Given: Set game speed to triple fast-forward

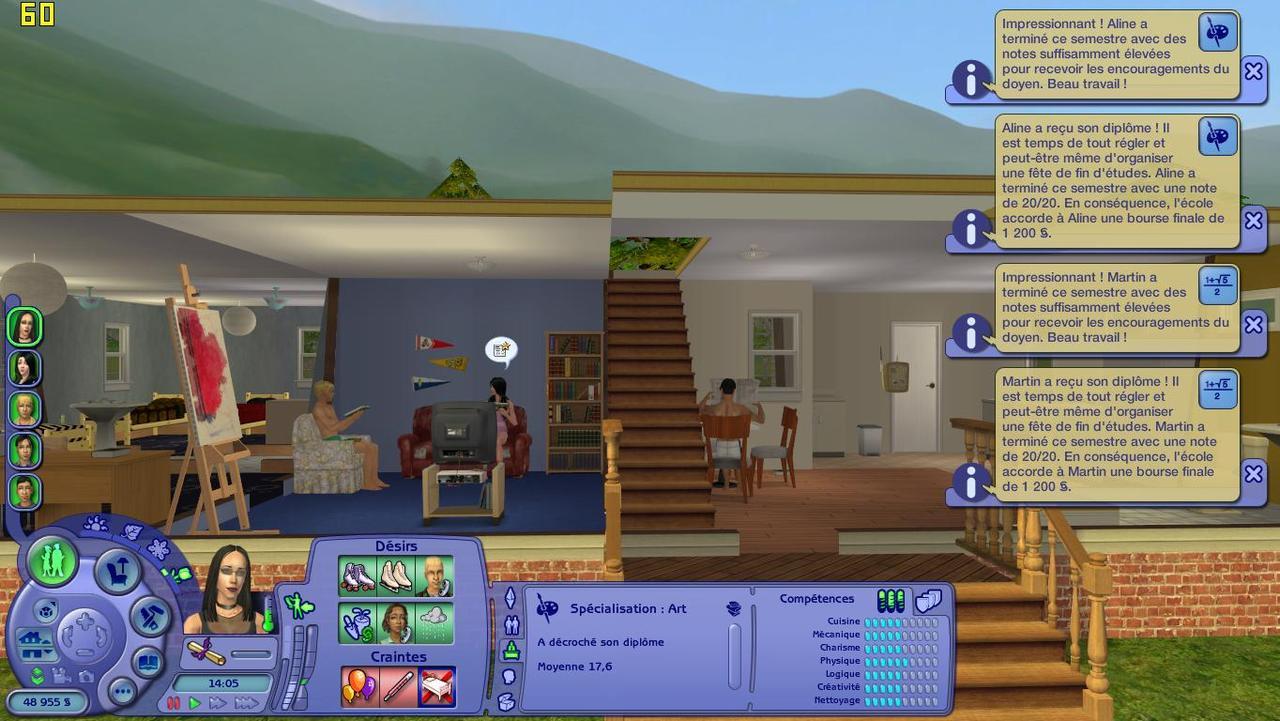Looking at the screenshot, I should click(246, 704).
